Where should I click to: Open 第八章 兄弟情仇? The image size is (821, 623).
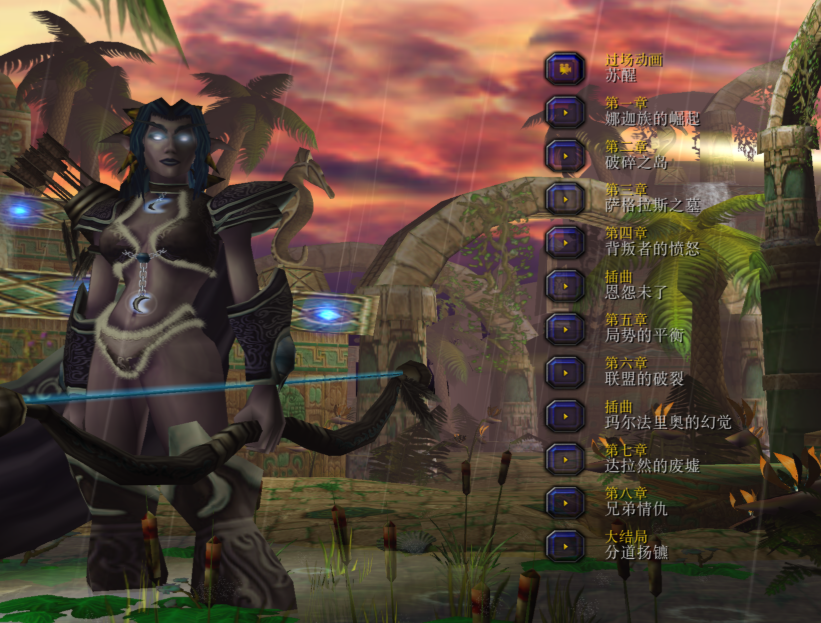(x=565, y=502)
